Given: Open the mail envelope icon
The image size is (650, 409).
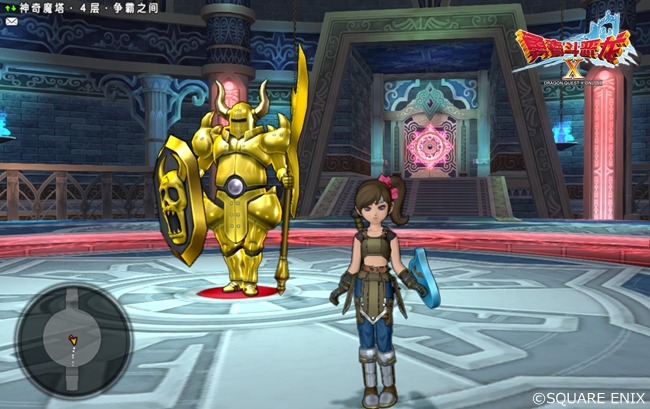Looking at the screenshot, I should coord(10,20).
